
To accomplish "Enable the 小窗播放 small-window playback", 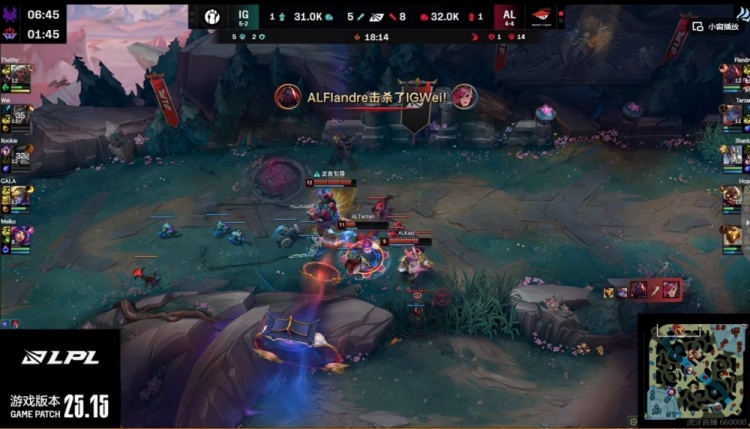I will point(723,27).
